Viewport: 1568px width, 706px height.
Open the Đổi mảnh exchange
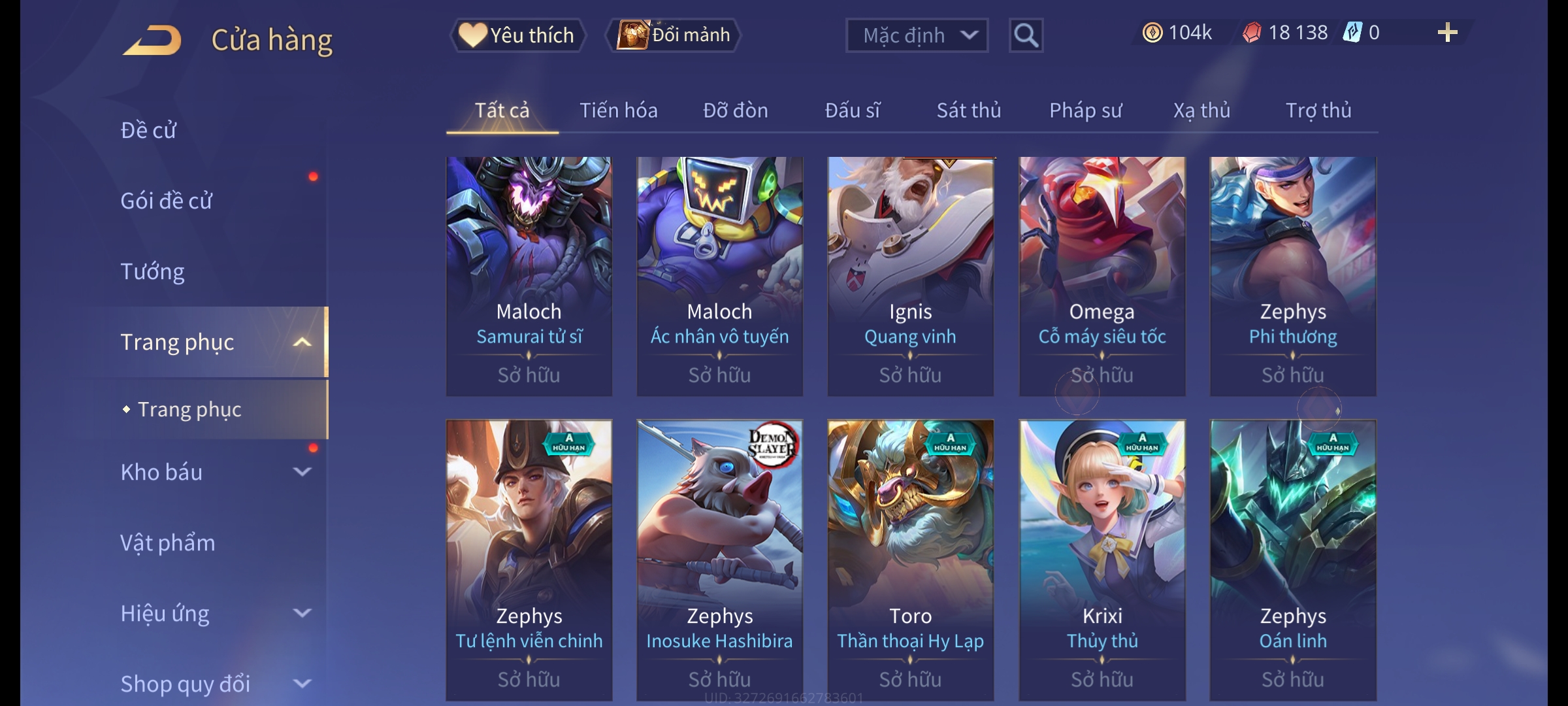click(x=674, y=35)
